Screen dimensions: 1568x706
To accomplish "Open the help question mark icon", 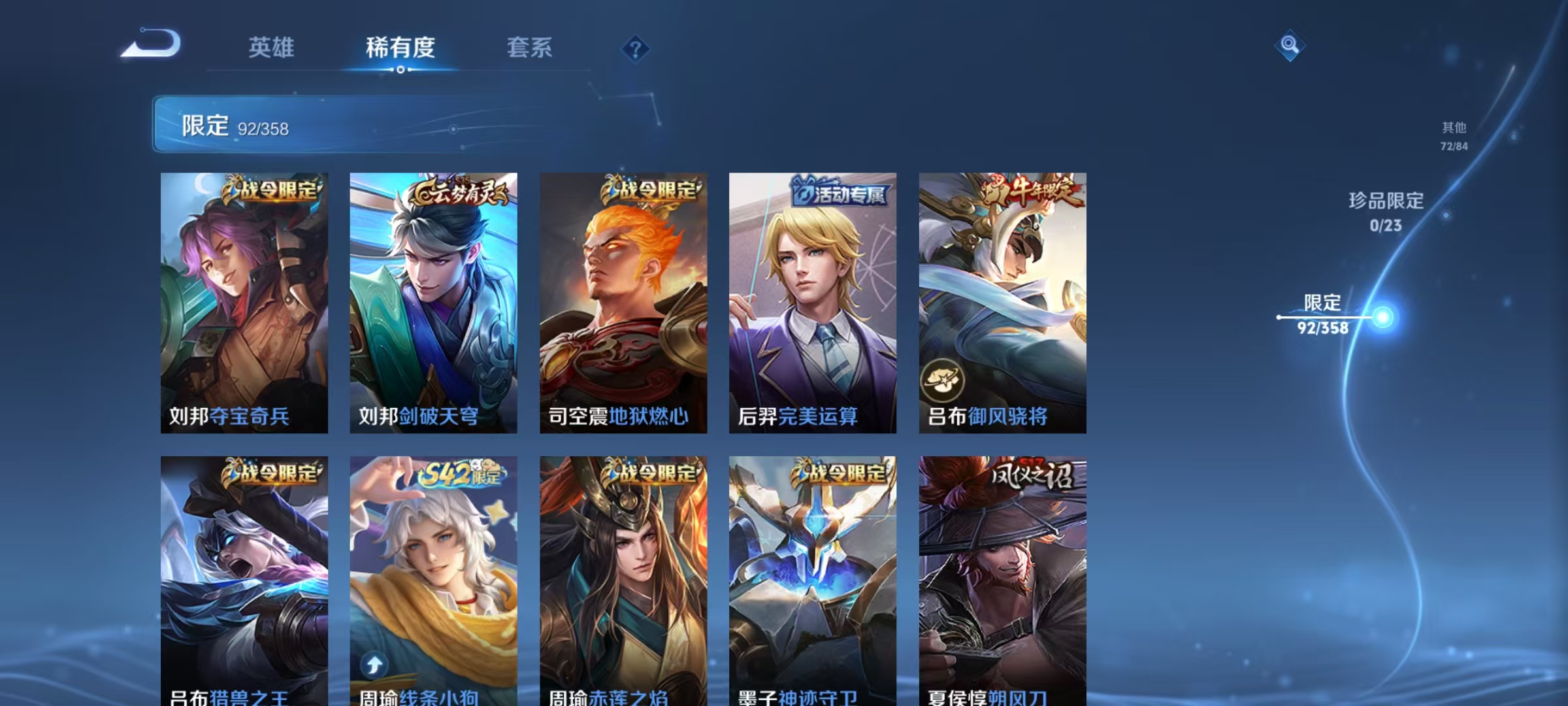I will coord(635,49).
